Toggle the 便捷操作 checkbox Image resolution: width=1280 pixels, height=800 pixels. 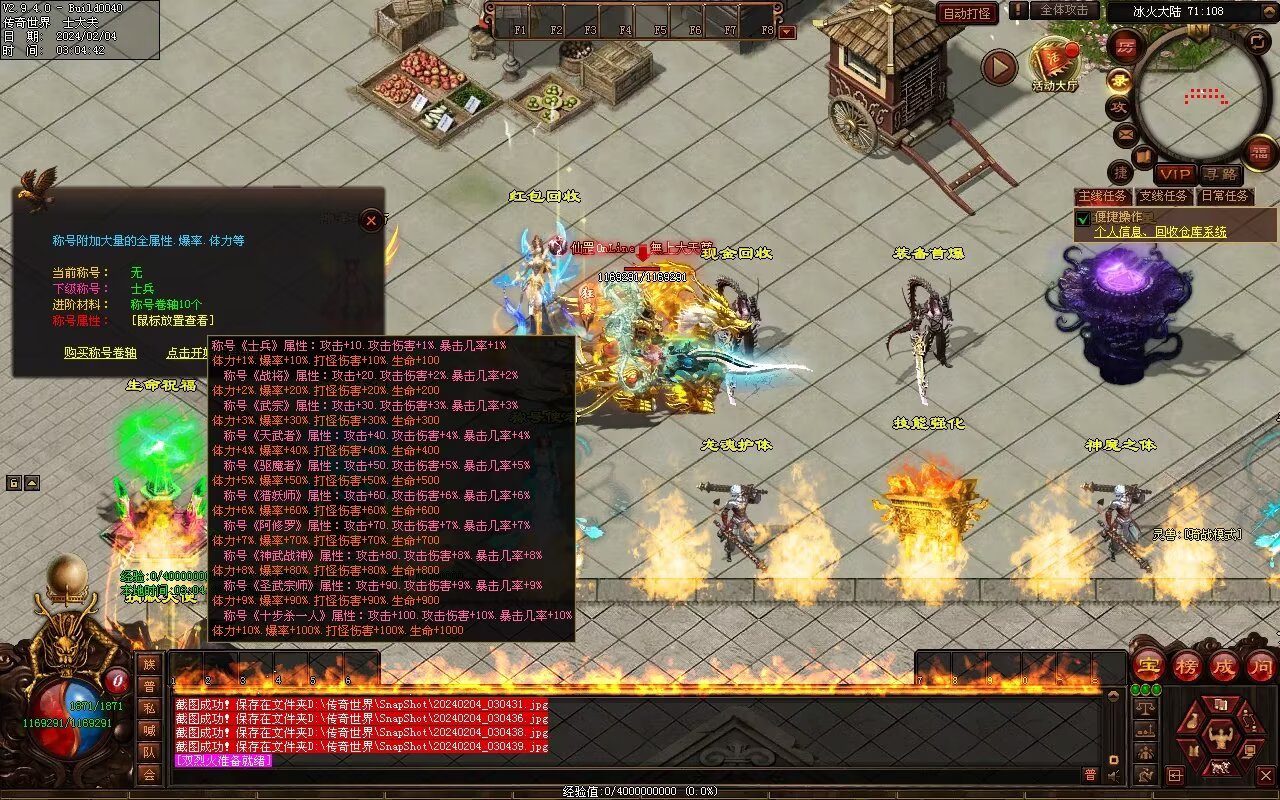pos(1082,218)
